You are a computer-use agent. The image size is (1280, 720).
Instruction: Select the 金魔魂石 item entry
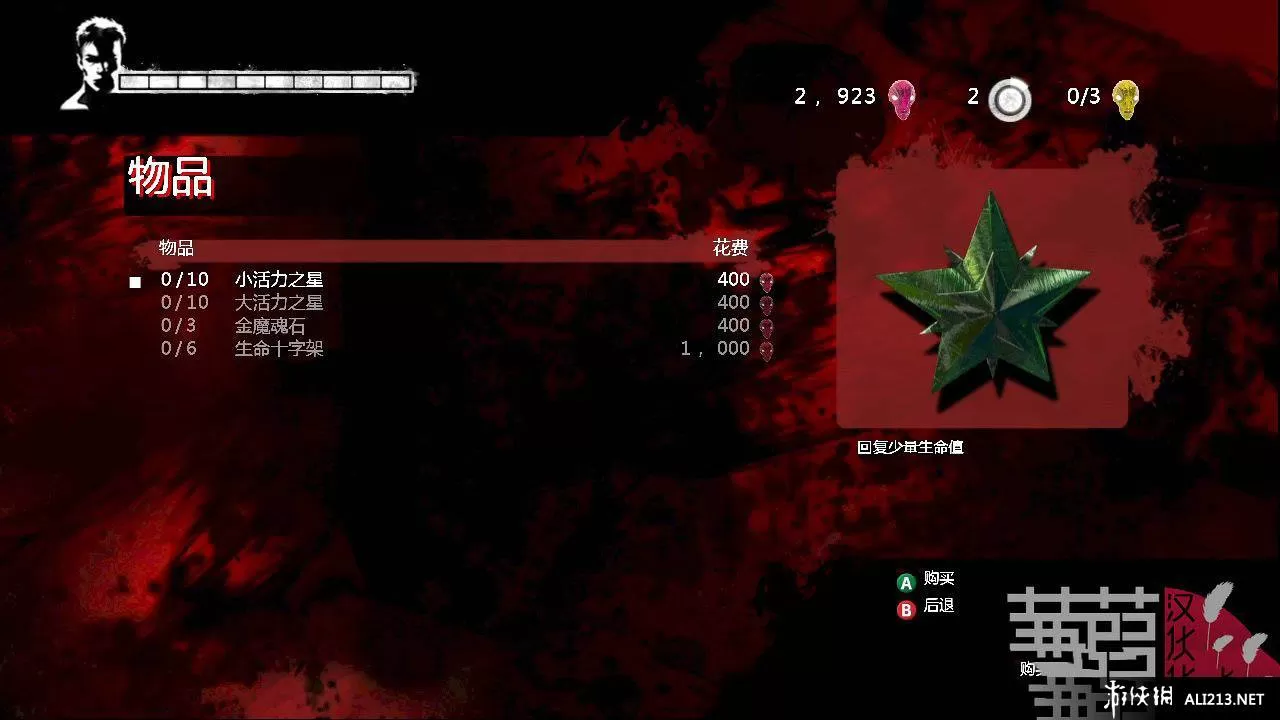[x=270, y=326]
